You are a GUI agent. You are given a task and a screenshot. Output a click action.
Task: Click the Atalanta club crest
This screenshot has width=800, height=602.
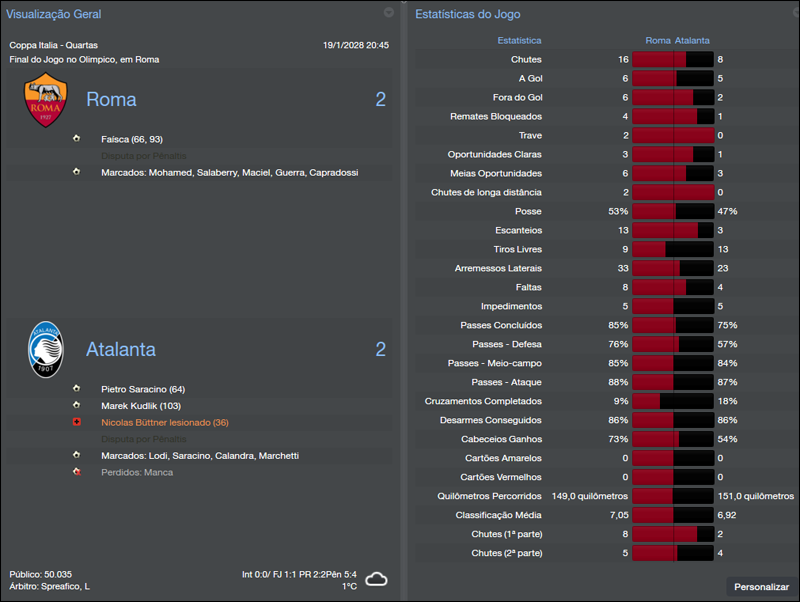click(x=46, y=349)
